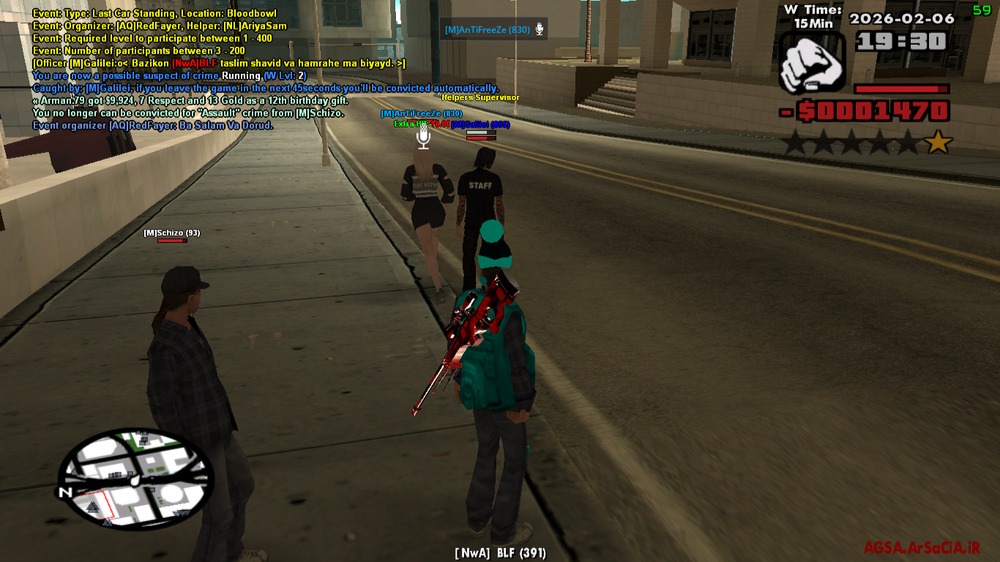Click the circular radar minimap
Viewport: 1000px width, 562px height.
point(135,479)
